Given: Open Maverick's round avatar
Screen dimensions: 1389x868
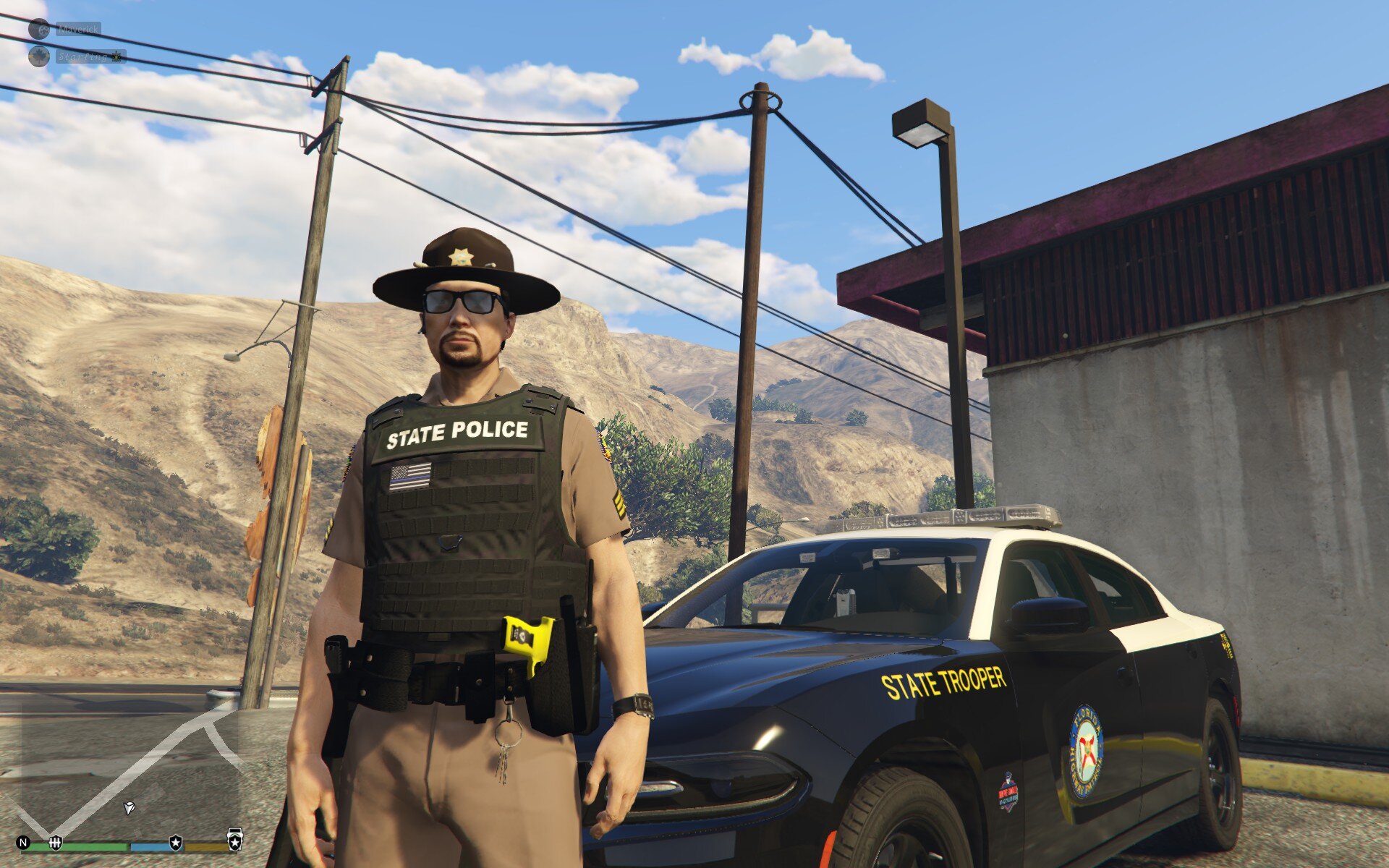Looking at the screenshot, I should coord(39,30).
